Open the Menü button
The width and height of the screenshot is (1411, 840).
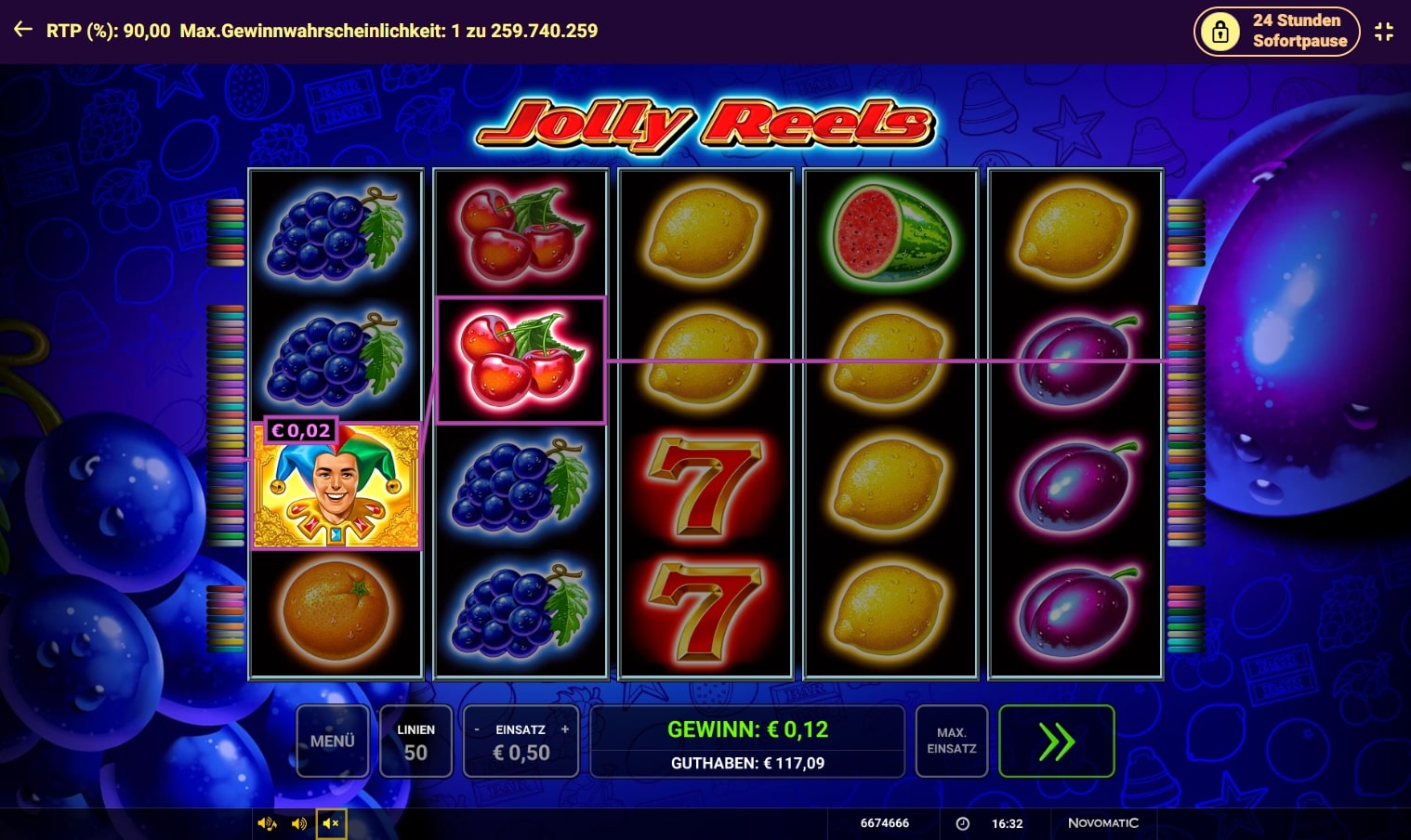333,741
